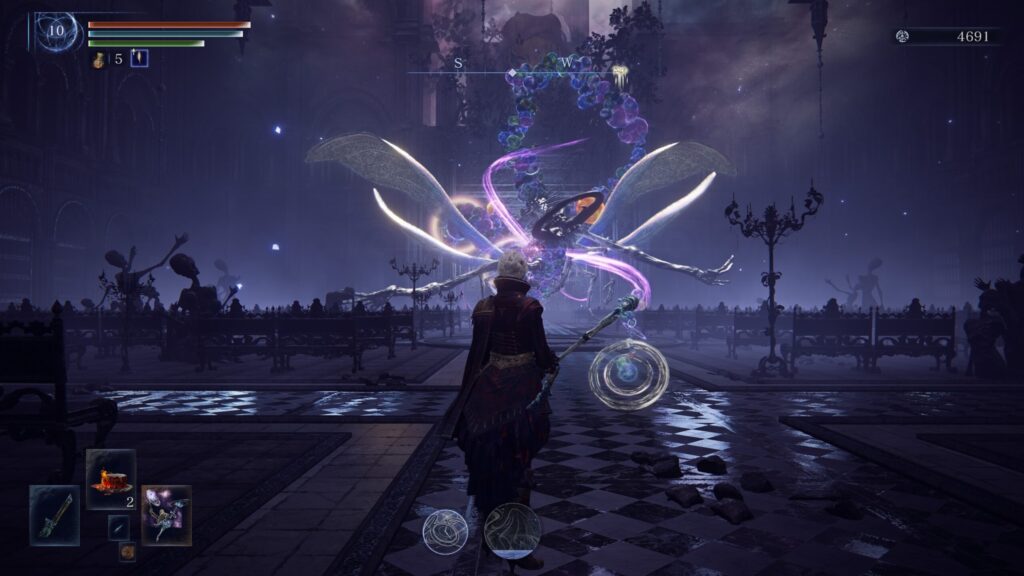Click the level 10 character emblem

[x=55, y=31]
